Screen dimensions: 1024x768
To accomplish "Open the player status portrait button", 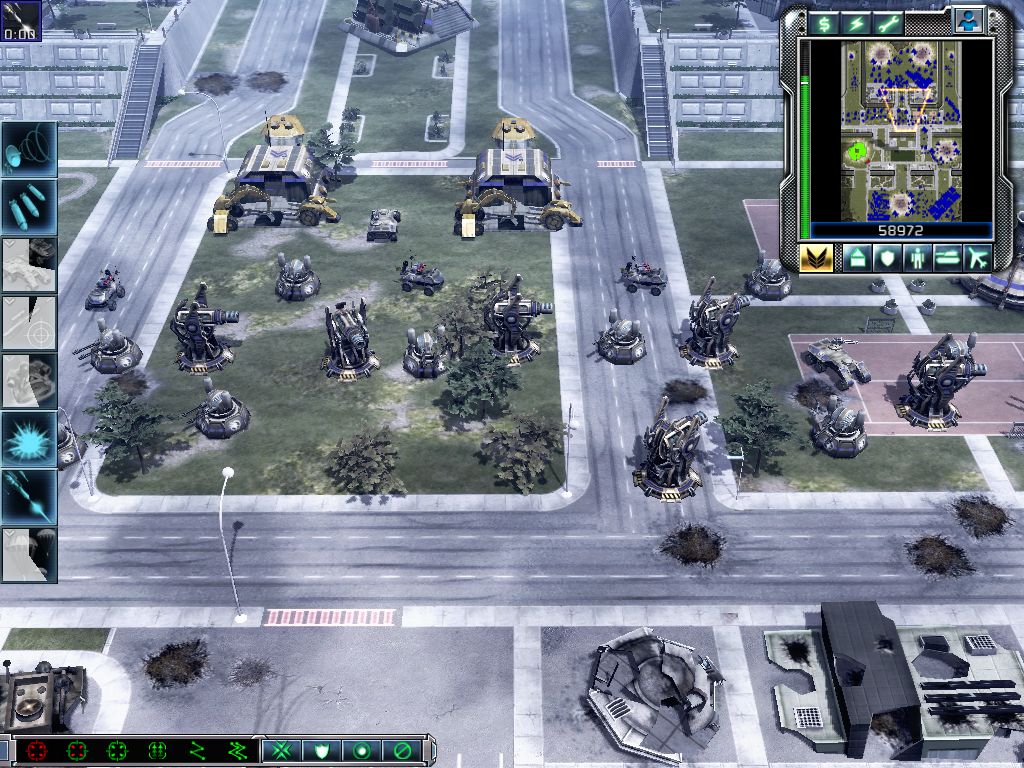I will [x=968, y=20].
